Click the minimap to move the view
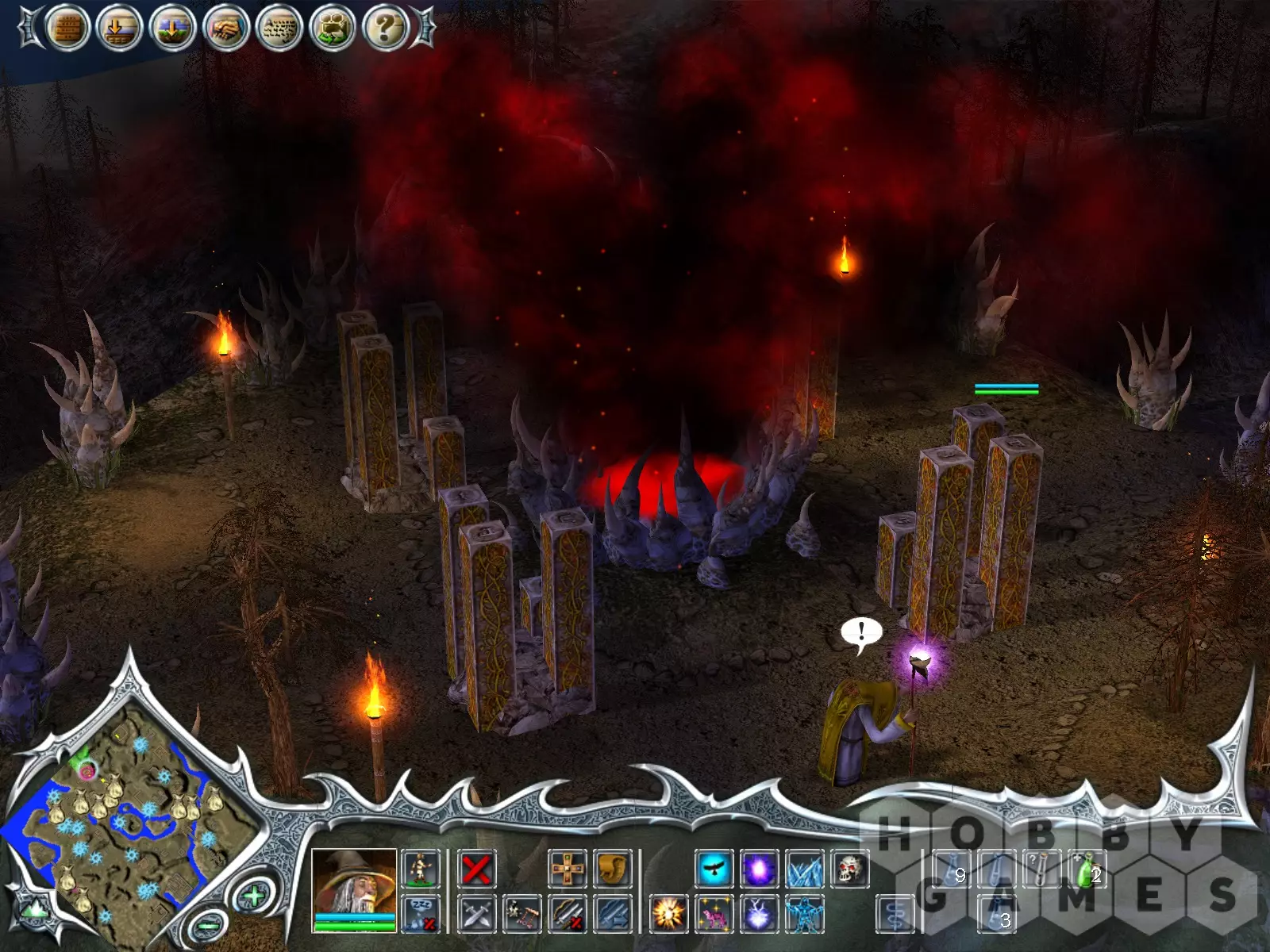Viewport: 1270px width, 952px height. tap(127, 825)
